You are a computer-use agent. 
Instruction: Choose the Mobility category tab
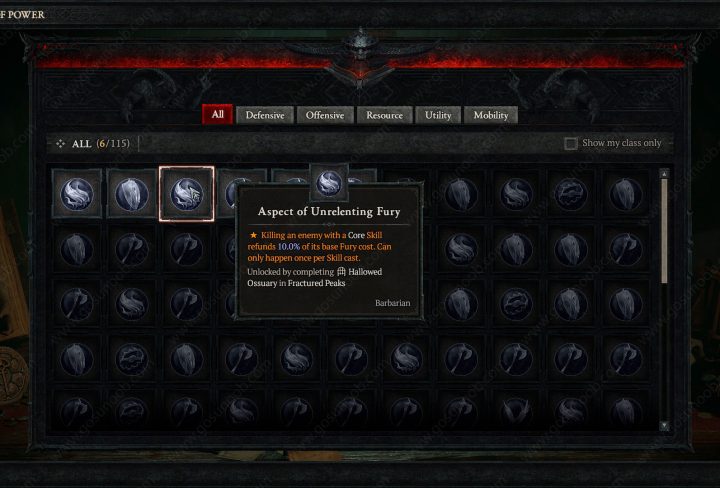491,115
